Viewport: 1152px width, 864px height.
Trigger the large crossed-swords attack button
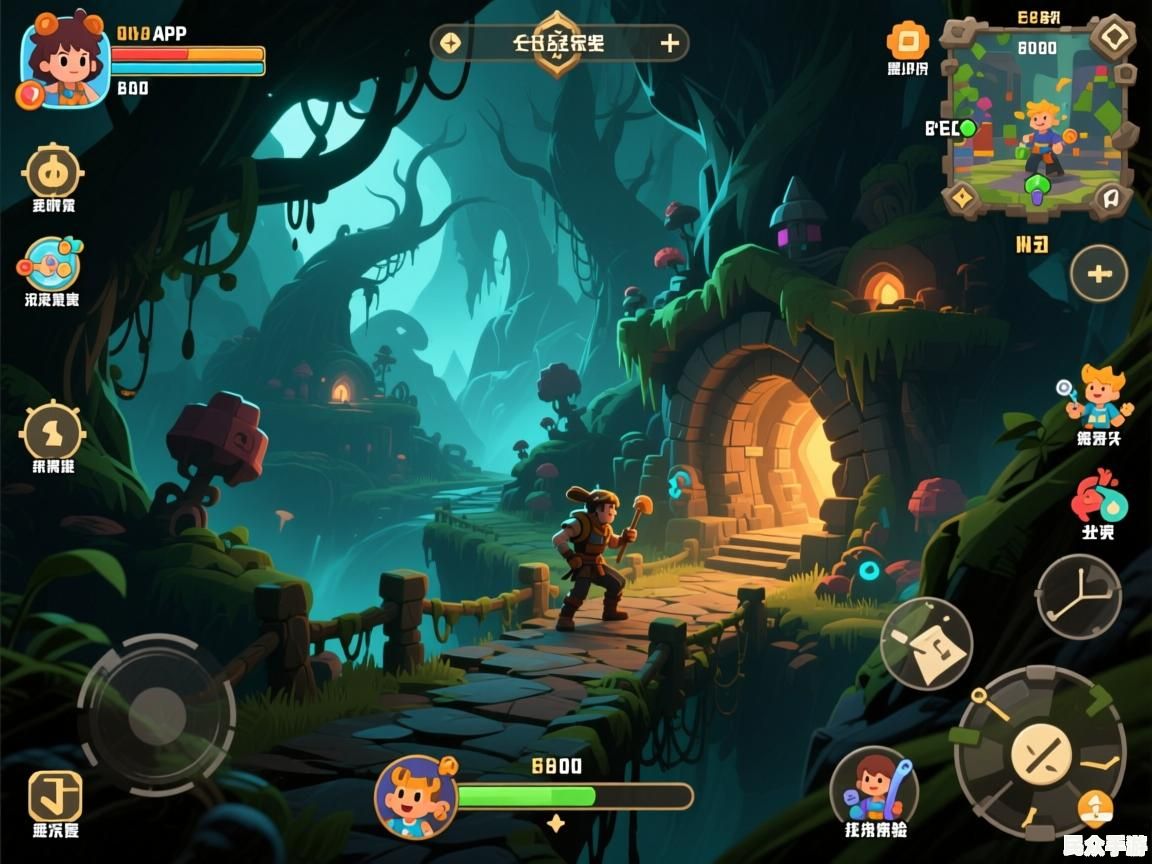[x=1040, y=753]
